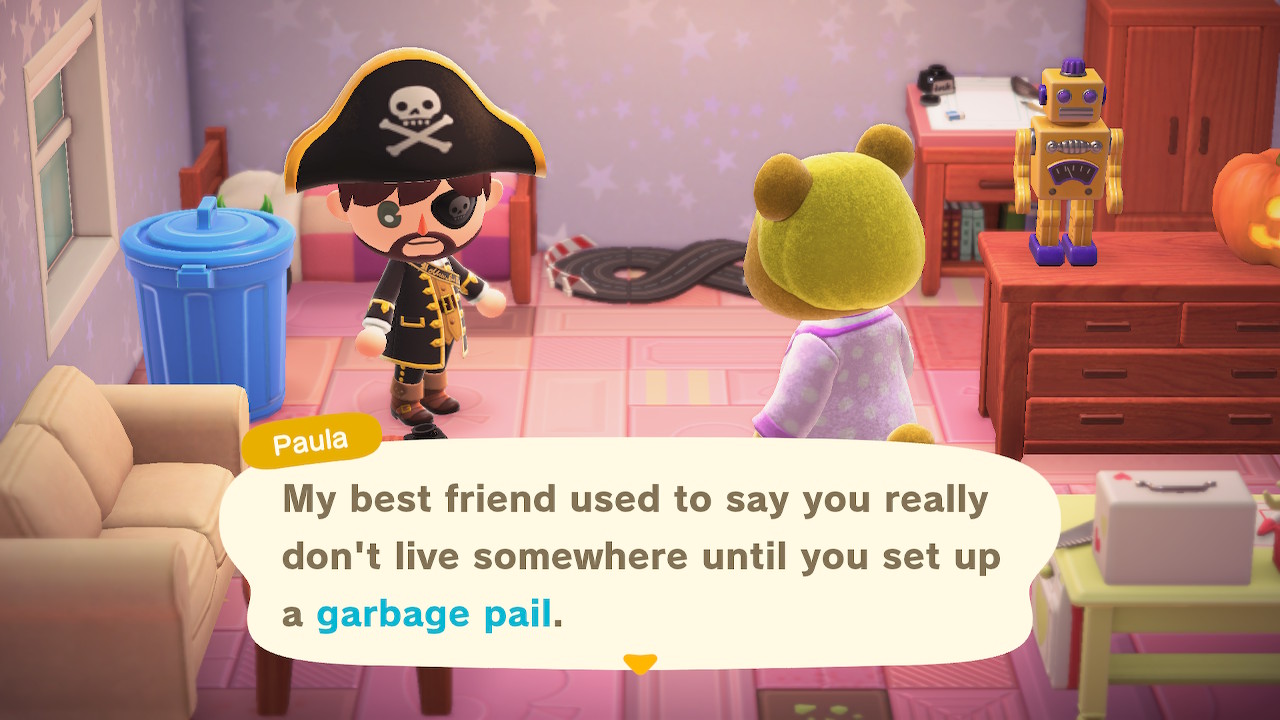Viewport: 1280px width, 720px height.
Task: Advance dialogue with the orange continue arrow
Action: pyautogui.click(x=640, y=664)
